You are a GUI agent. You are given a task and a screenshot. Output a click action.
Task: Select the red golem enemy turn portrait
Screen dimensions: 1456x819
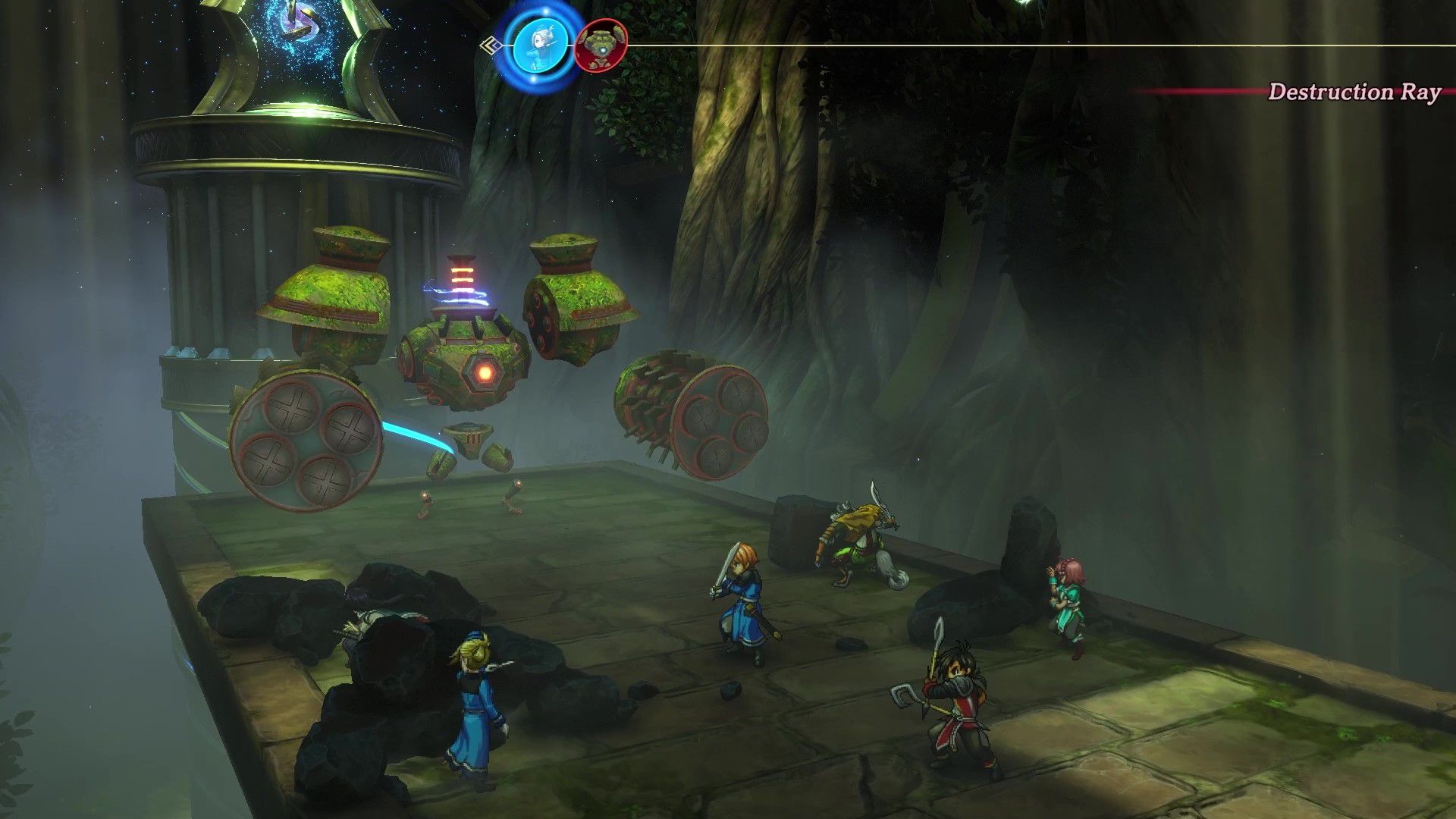[601, 45]
